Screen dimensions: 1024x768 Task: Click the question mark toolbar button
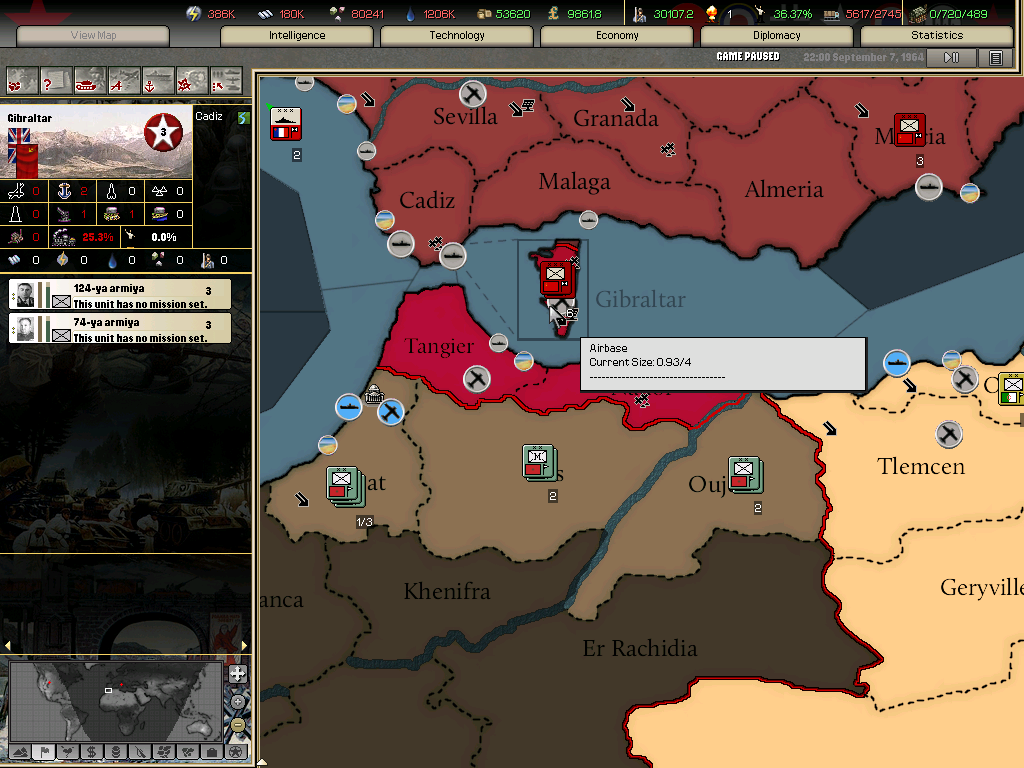56,79
